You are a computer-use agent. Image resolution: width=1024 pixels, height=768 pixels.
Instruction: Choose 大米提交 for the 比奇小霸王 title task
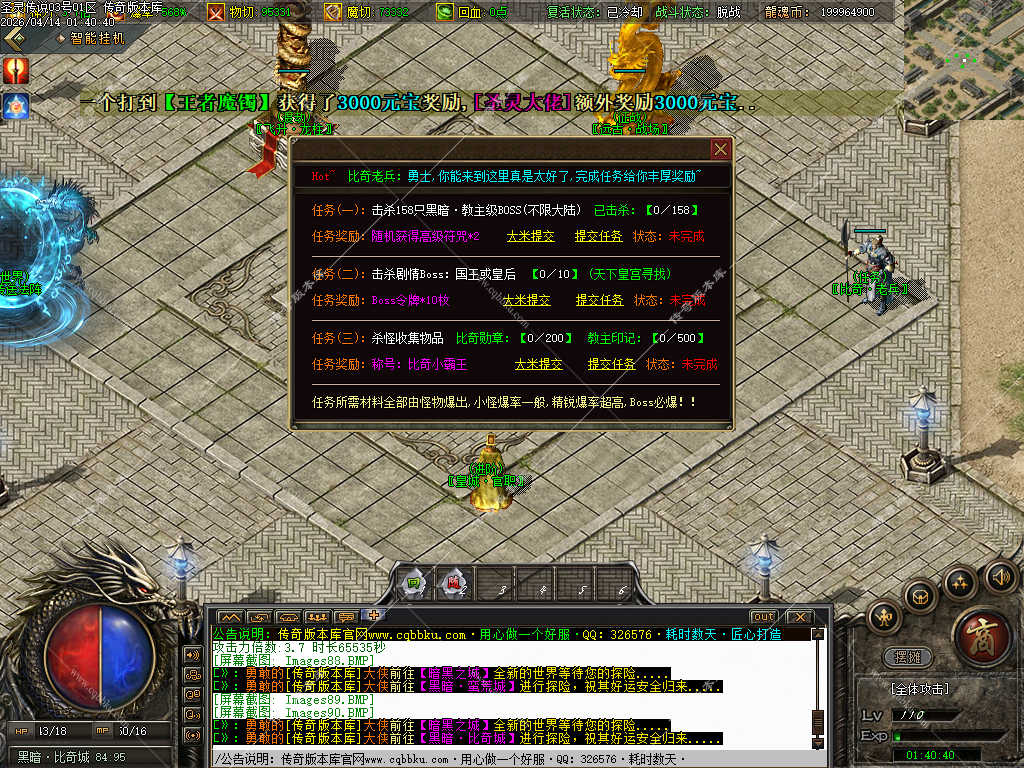538,364
